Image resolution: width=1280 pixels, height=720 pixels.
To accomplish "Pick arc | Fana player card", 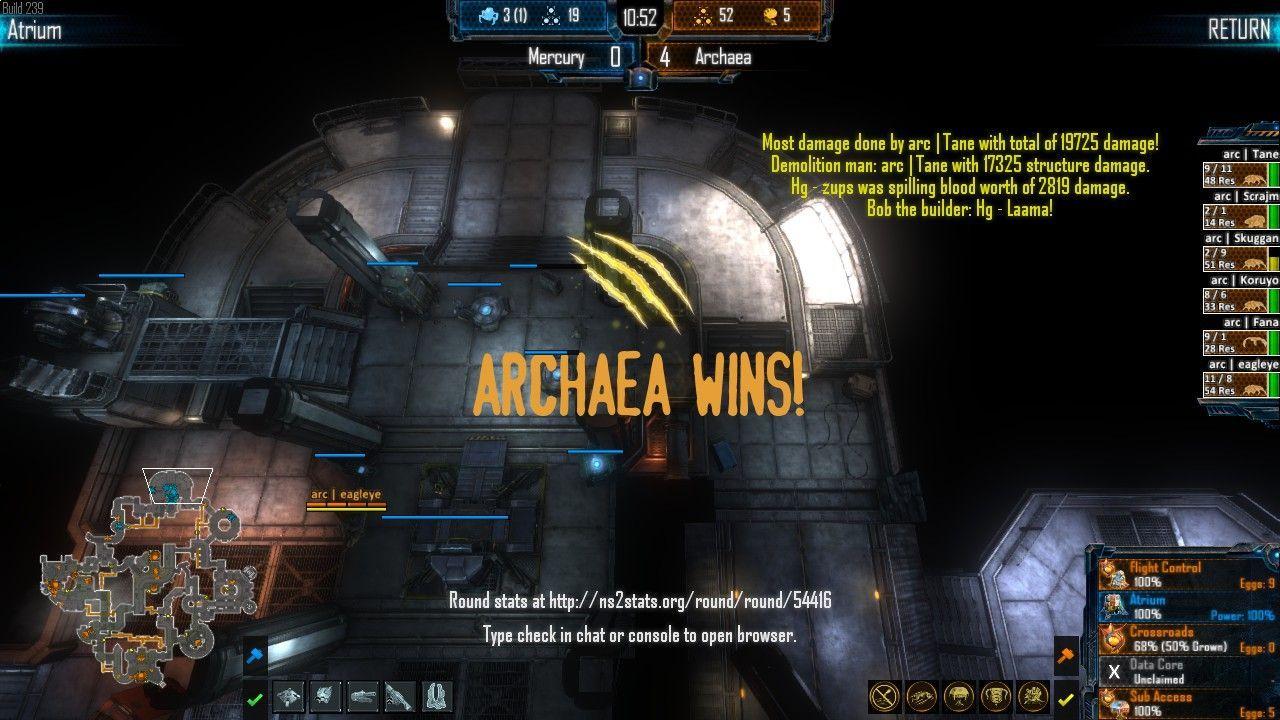I will [x=1241, y=337].
